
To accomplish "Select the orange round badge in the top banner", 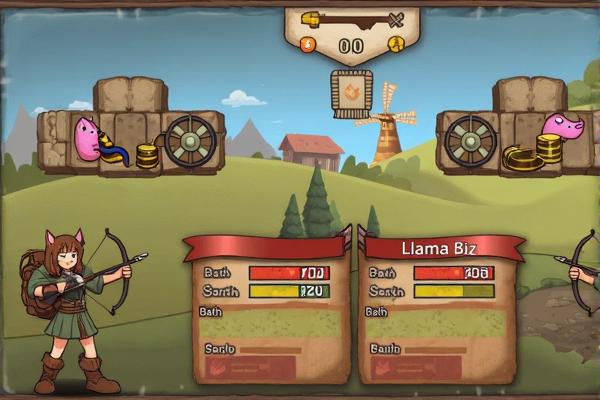I will coord(308,44).
